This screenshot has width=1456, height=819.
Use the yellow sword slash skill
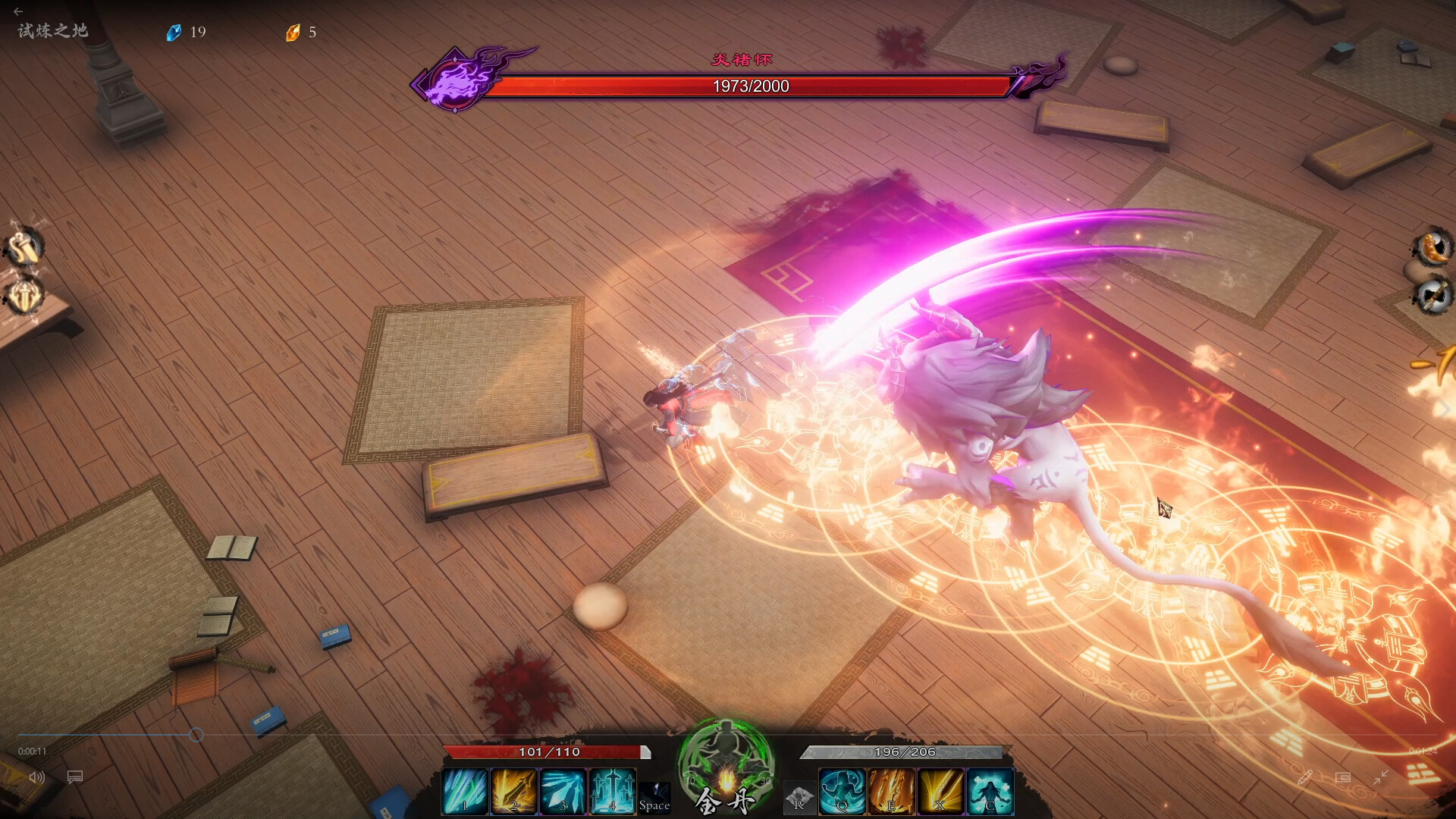click(940, 791)
